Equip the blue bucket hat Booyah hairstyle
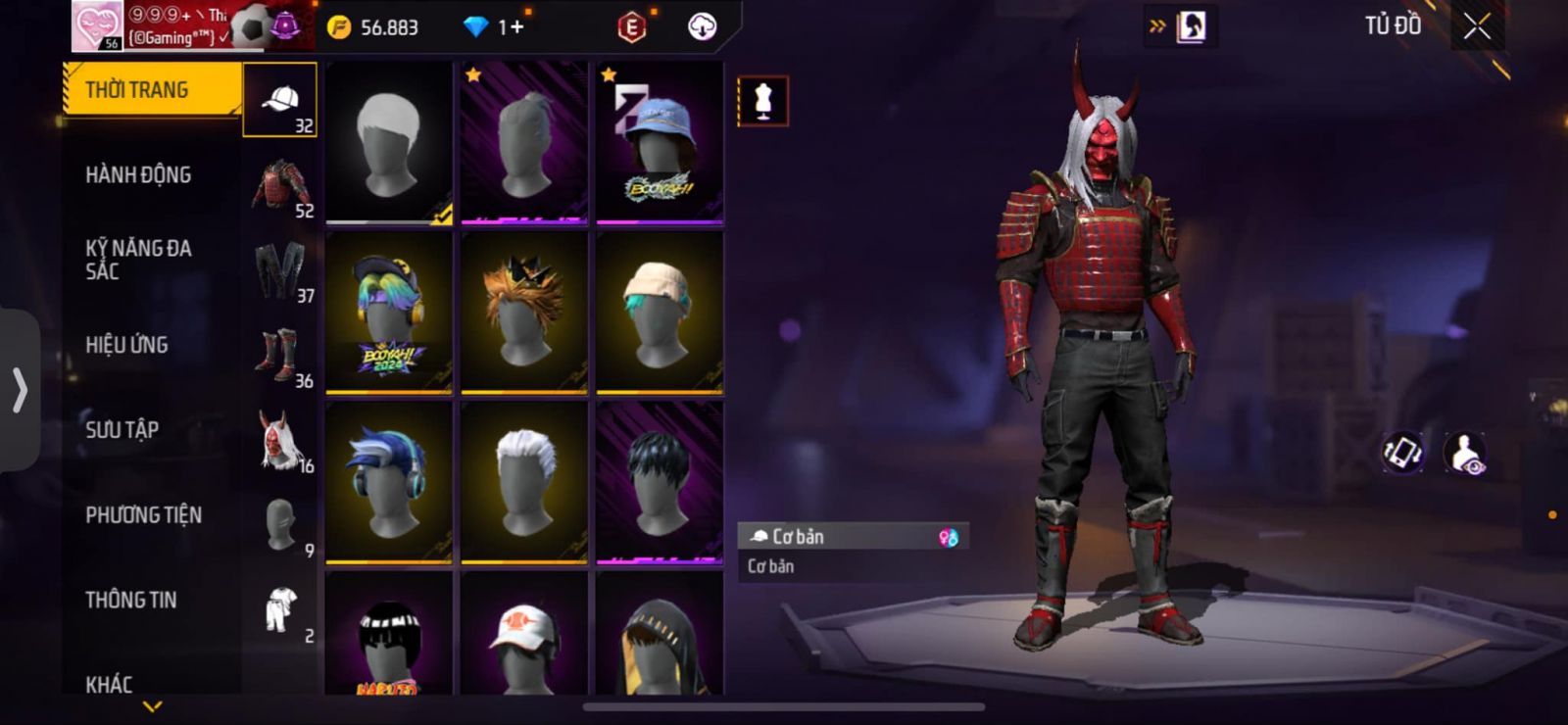The width and height of the screenshot is (1568, 725). pos(660,143)
